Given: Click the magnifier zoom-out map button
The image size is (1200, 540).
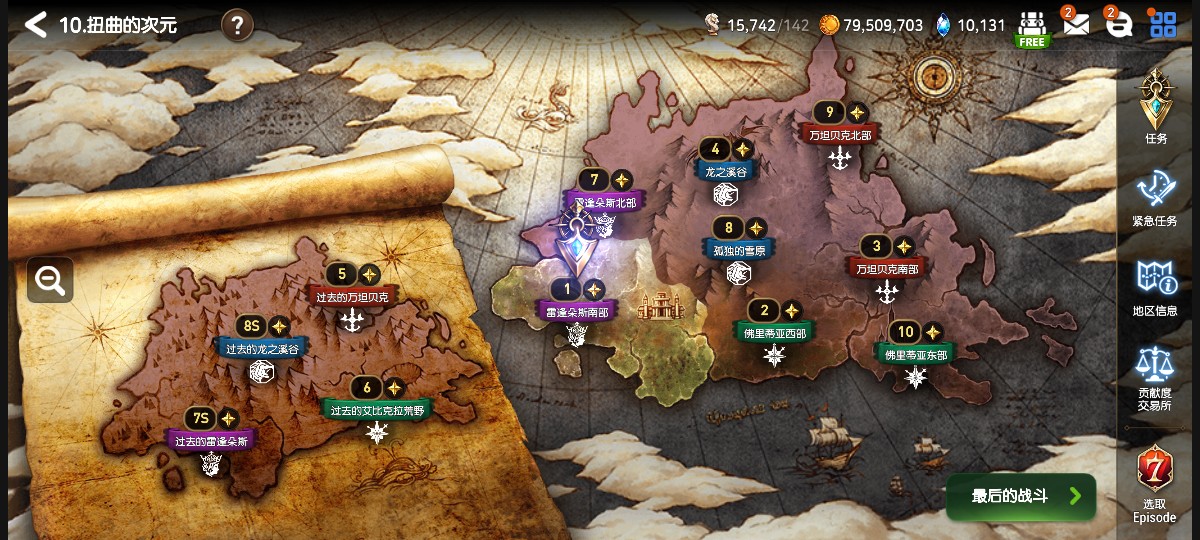Looking at the screenshot, I should pyautogui.click(x=50, y=280).
